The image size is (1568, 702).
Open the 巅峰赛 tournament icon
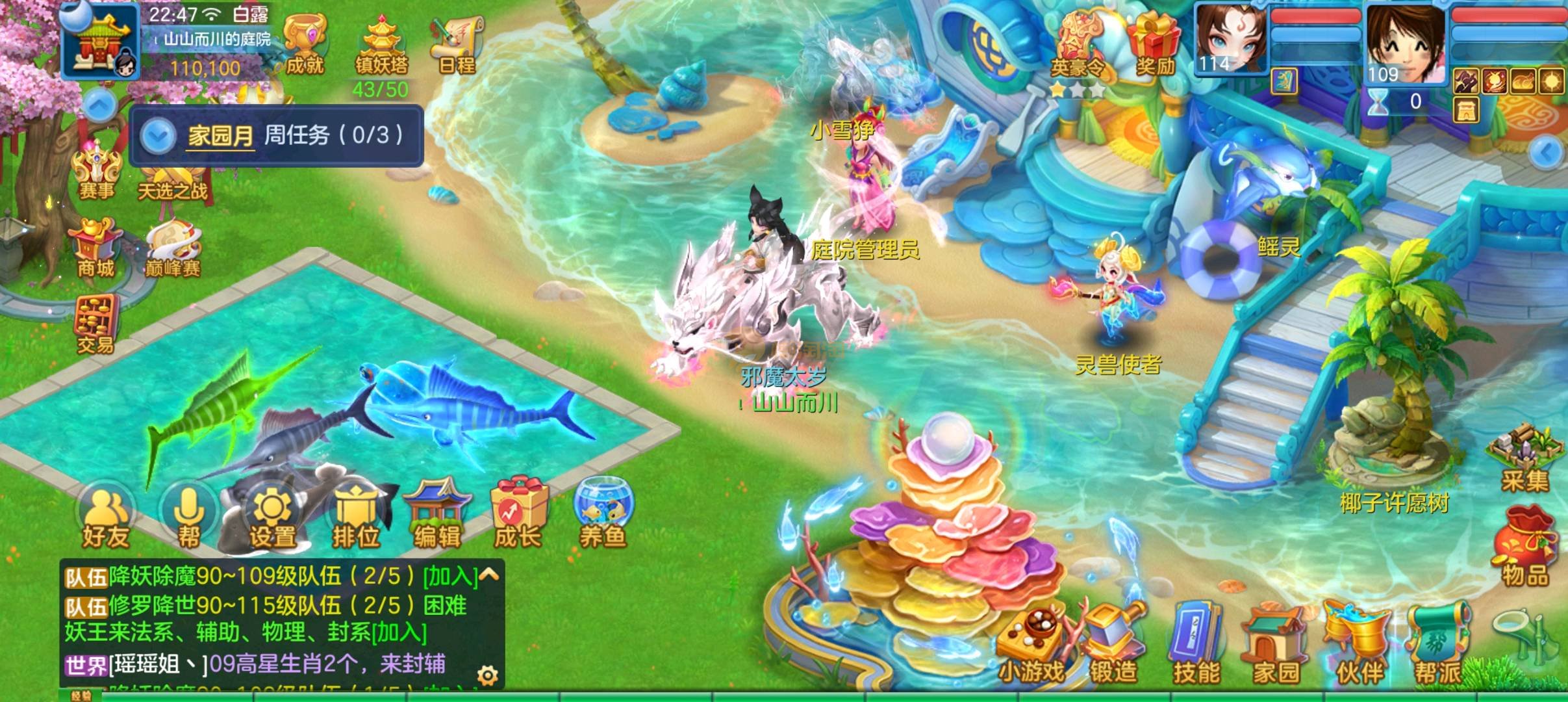(x=173, y=249)
